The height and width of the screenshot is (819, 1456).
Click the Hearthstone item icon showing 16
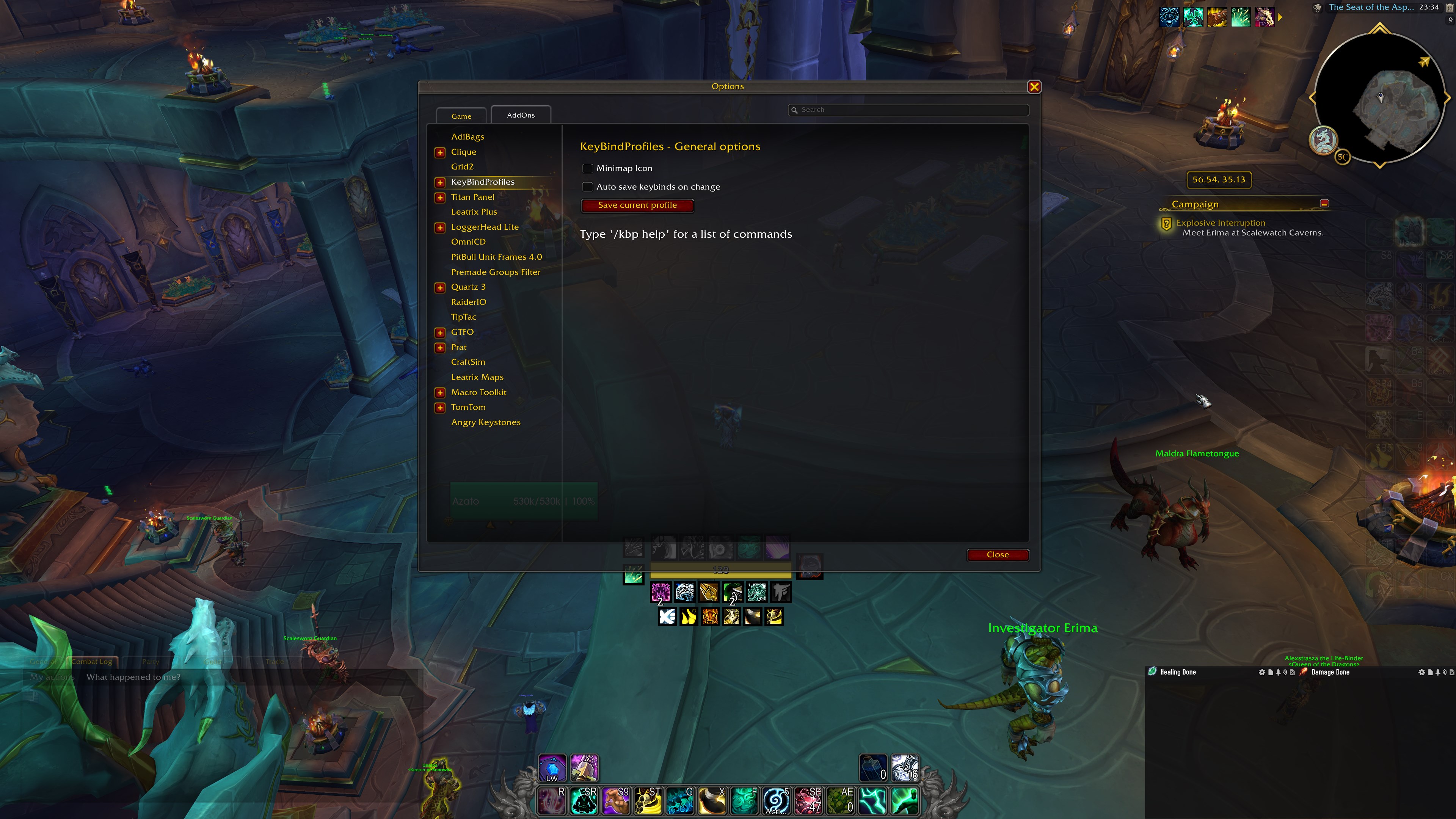905,767
